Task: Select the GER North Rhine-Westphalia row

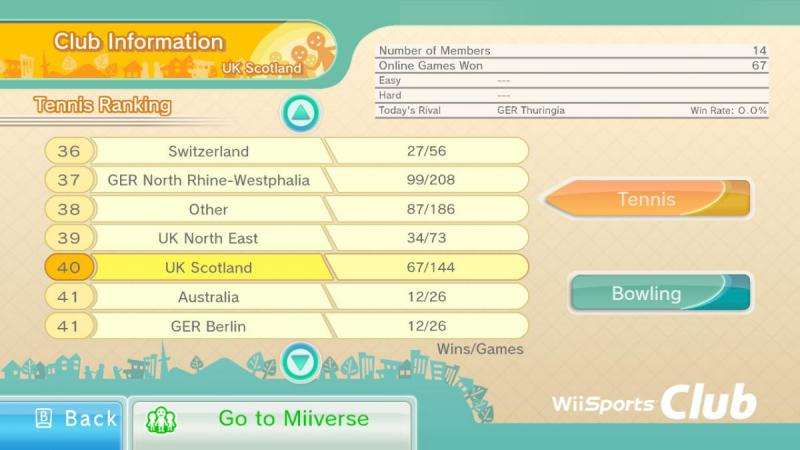Action: click(x=286, y=181)
